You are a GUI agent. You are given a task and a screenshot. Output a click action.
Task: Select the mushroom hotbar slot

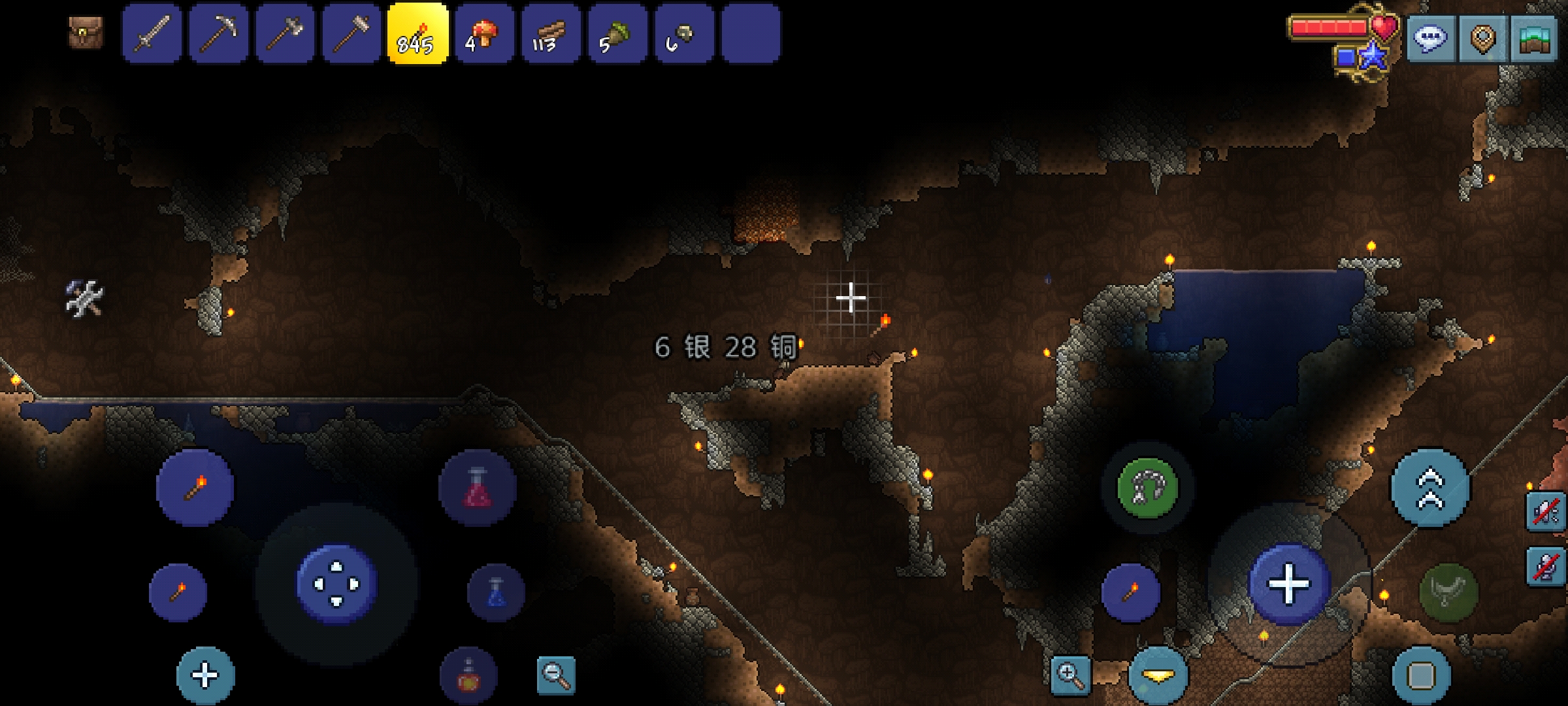(485, 33)
